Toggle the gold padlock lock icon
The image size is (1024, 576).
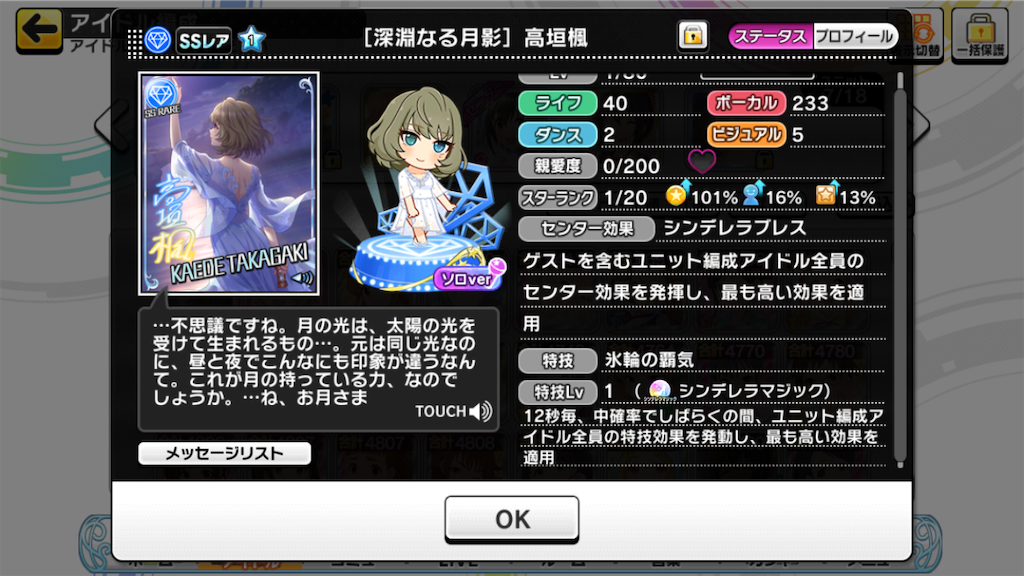[692, 37]
